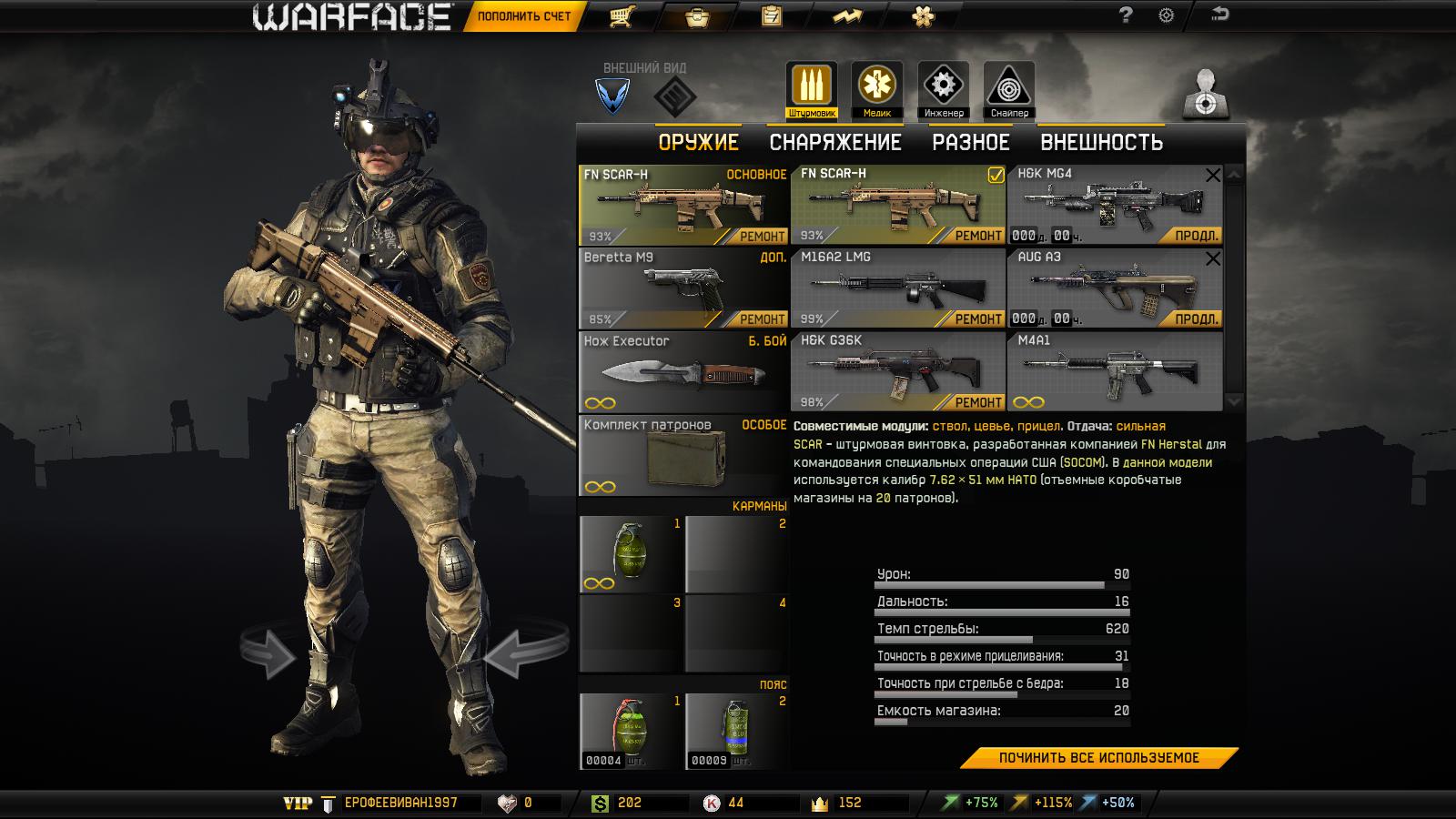Click ПРОДЛ. to extend the AUG A3
Image resolution: width=1456 pixels, height=819 pixels.
pyautogui.click(x=1196, y=318)
